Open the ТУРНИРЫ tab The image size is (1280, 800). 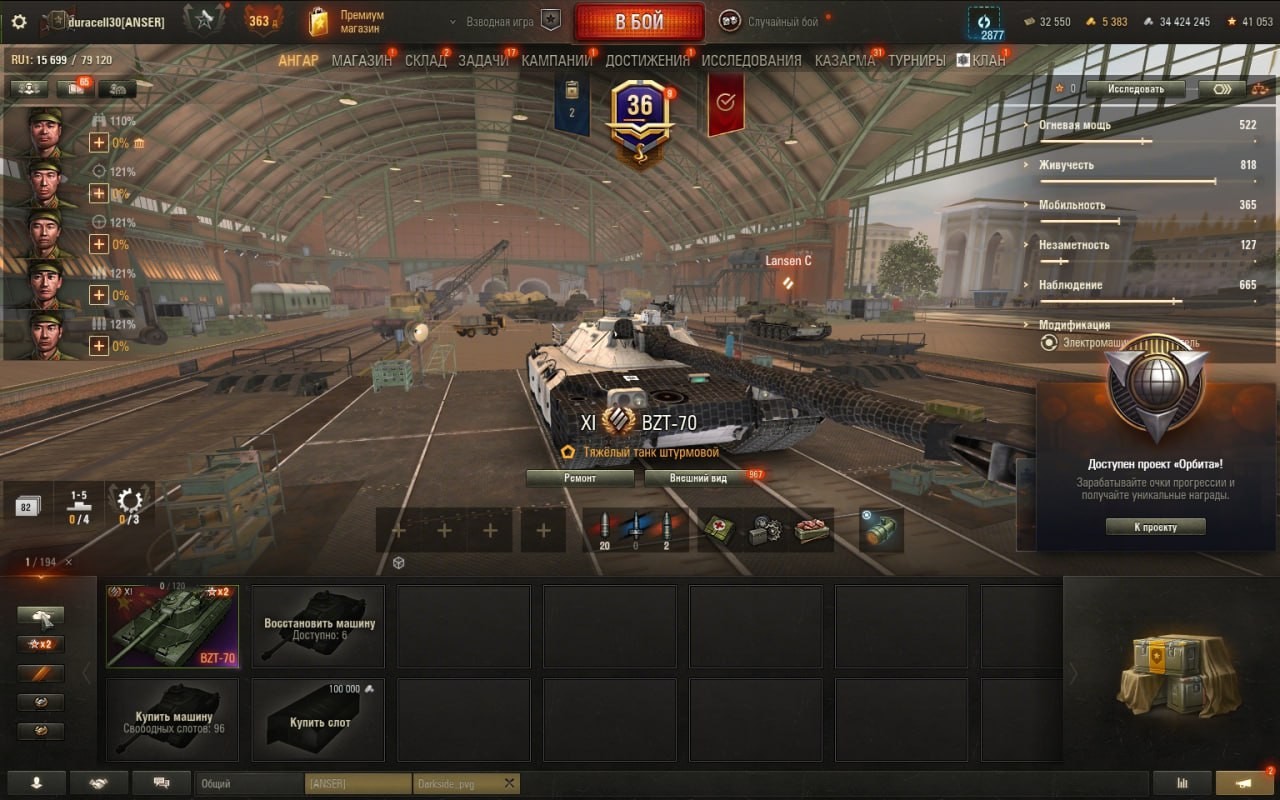pyautogui.click(x=916, y=60)
